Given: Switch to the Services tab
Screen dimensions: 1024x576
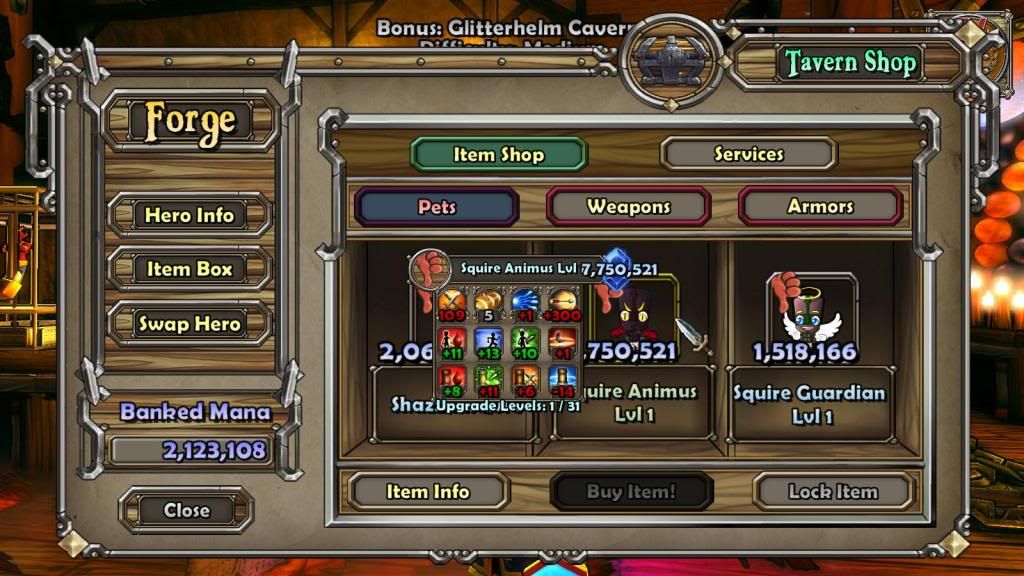Looking at the screenshot, I should tap(748, 154).
